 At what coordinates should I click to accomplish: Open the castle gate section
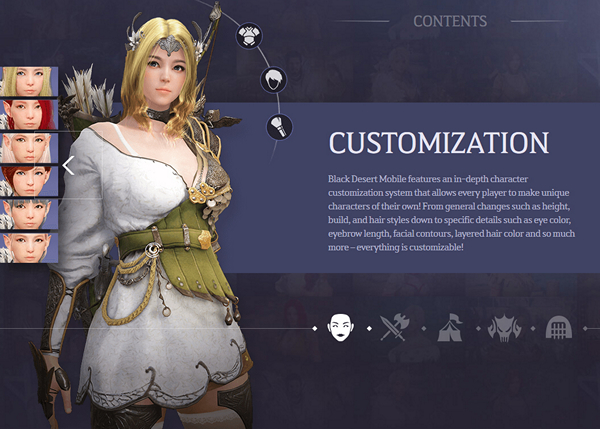pyautogui.click(x=557, y=327)
